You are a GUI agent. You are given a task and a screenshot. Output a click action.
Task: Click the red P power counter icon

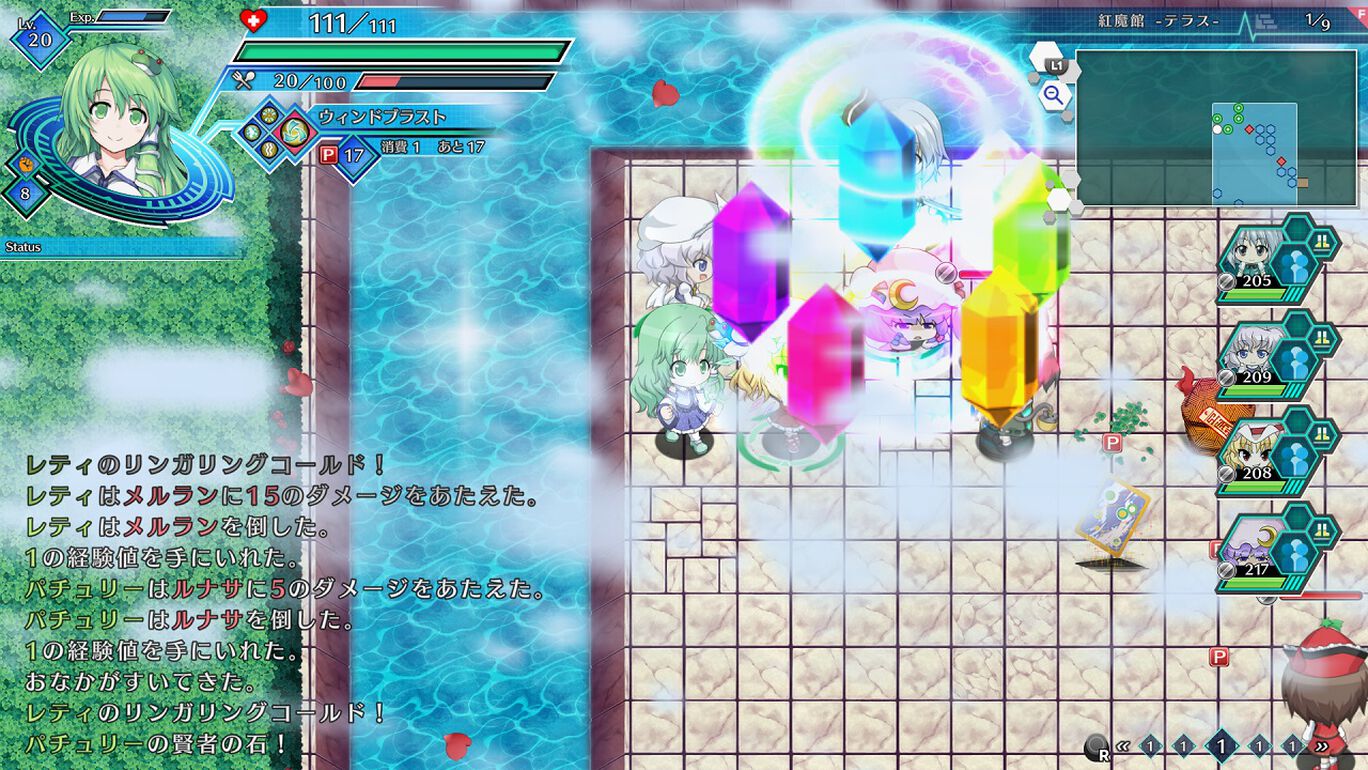pos(328,153)
